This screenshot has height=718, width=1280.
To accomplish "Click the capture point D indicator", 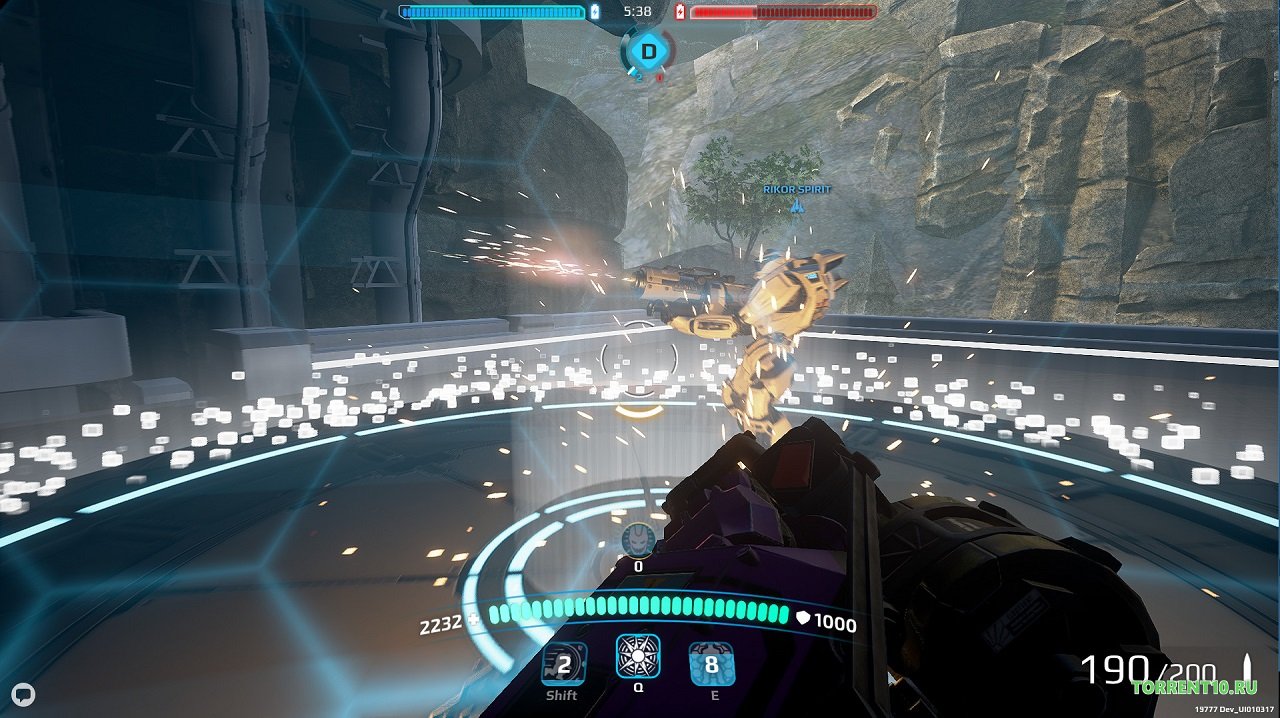I will click(649, 51).
